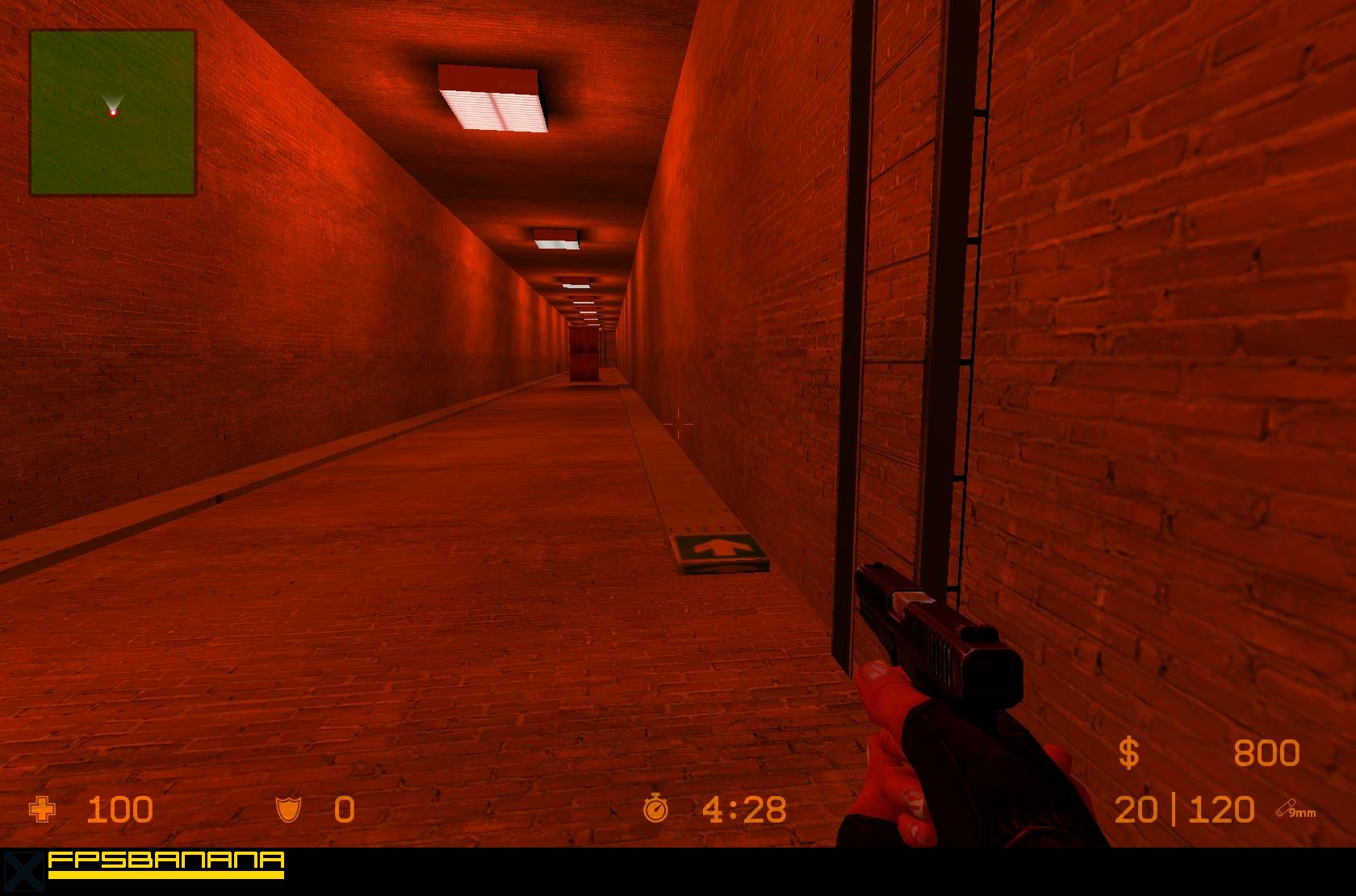Viewport: 1356px width, 896px height.
Task: Click the 20 | 120 ammo counter
Action: (x=1183, y=807)
